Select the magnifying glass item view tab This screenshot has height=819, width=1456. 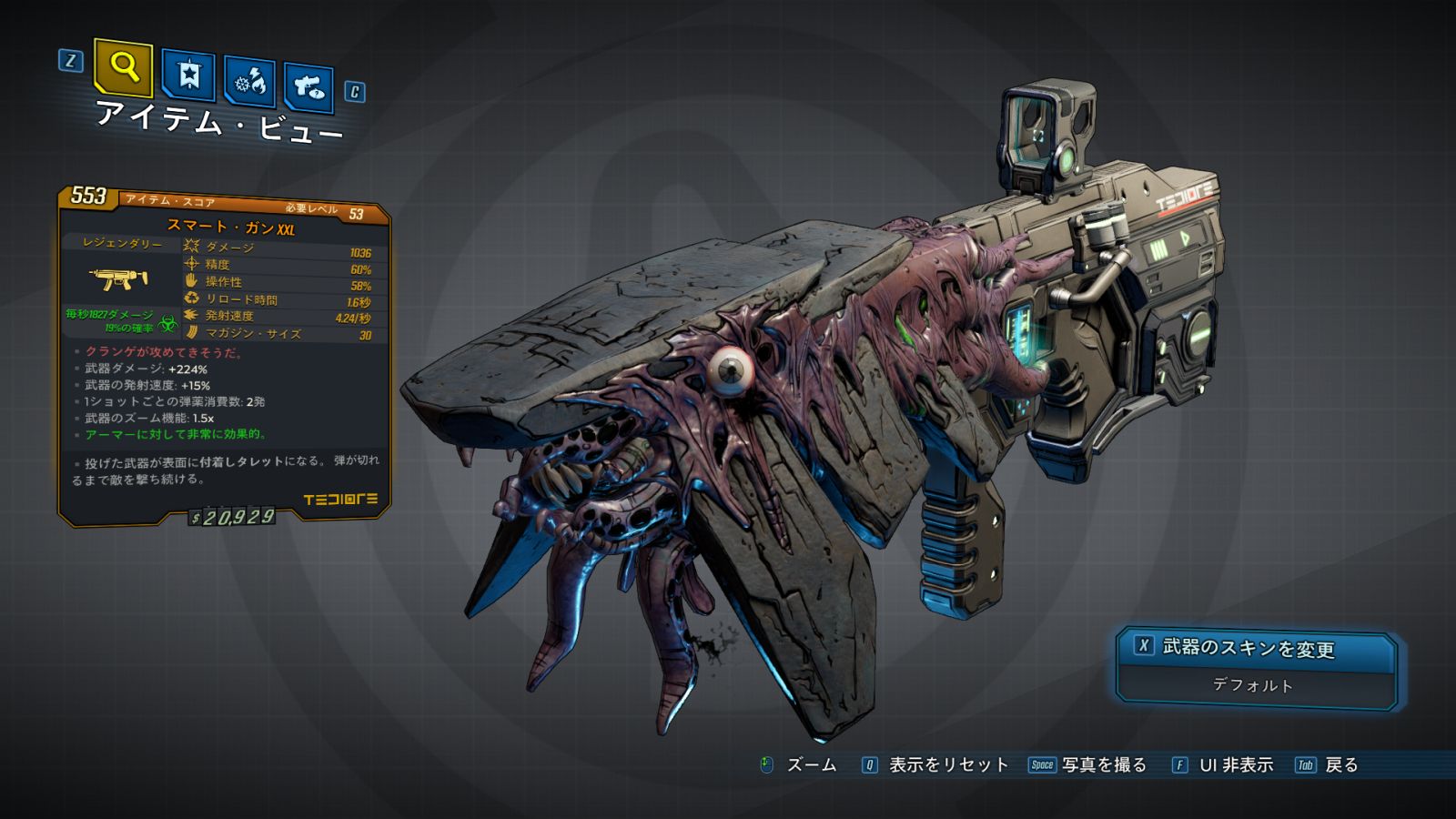click(123, 67)
